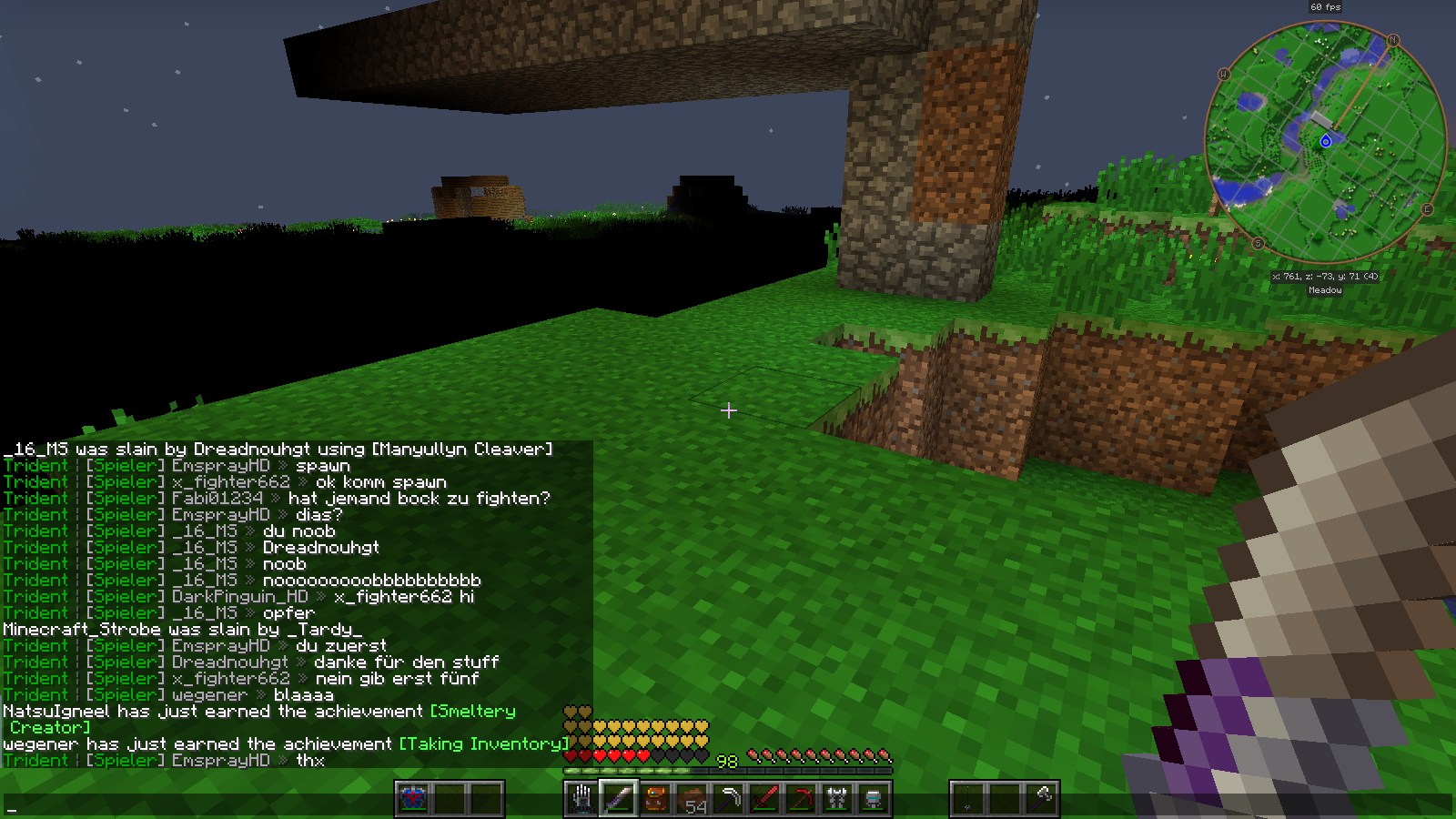This screenshot has height=819, width=1456.
Task: Select the glove item in the hotbar
Action: [x=581, y=799]
